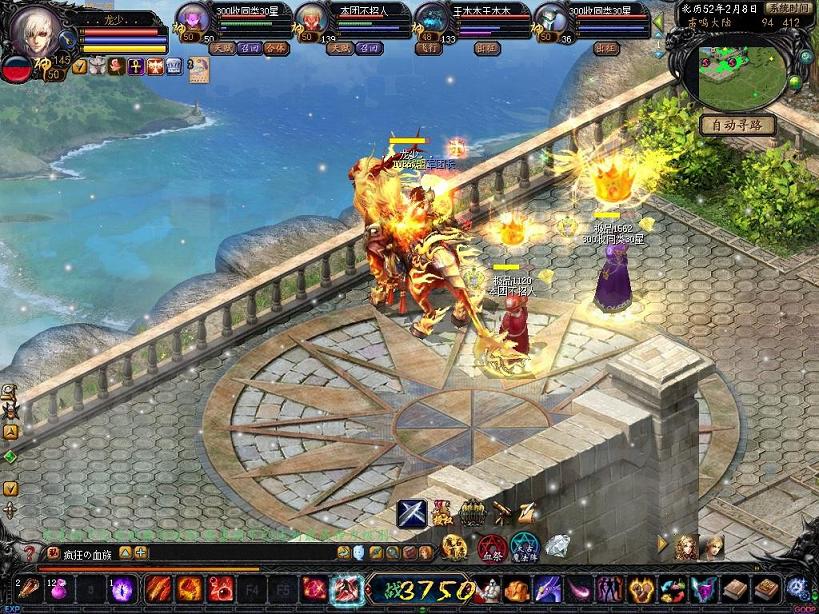Select party member 太团不招人 portrait

pos(311,22)
